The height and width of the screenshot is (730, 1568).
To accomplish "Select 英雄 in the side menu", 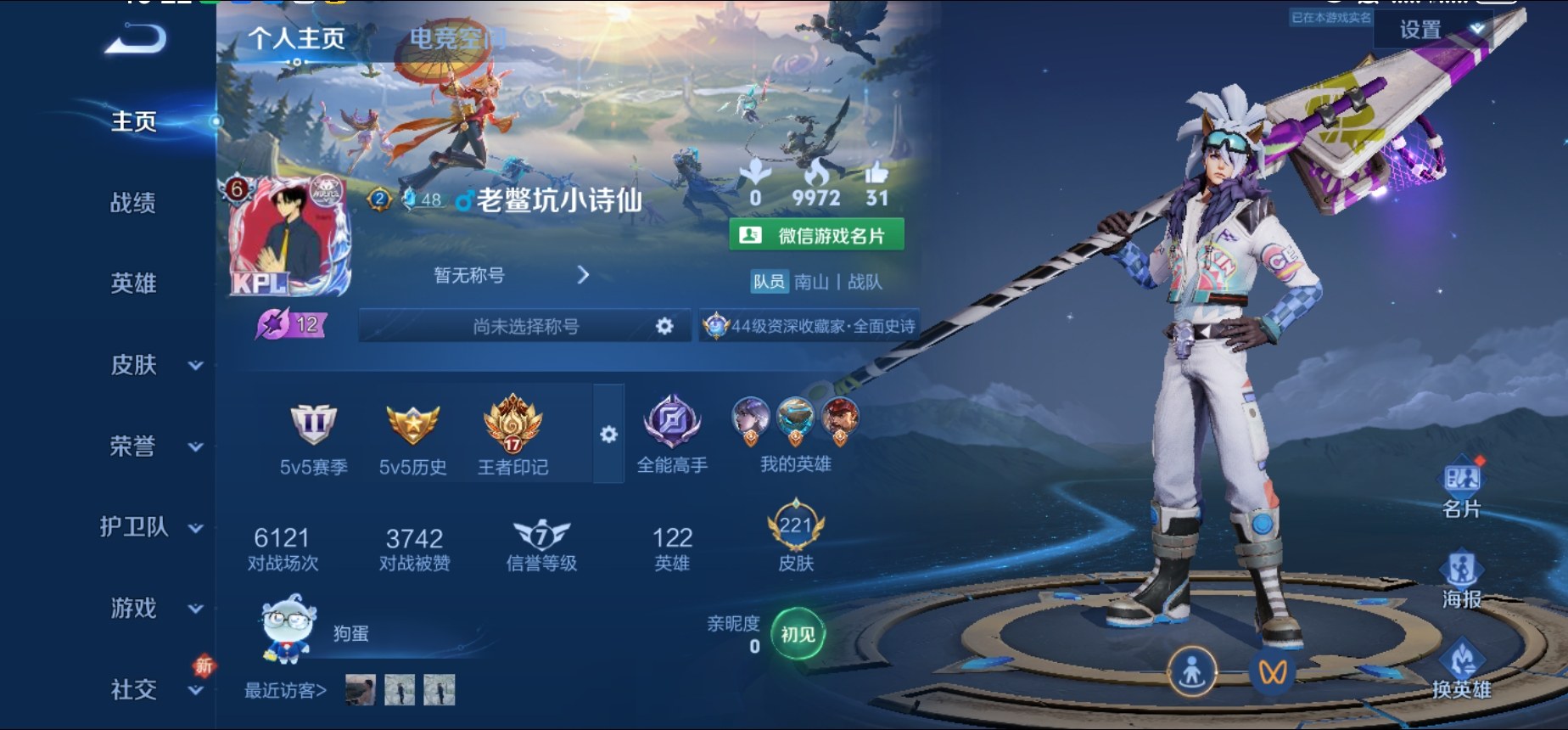I will click(x=133, y=284).
